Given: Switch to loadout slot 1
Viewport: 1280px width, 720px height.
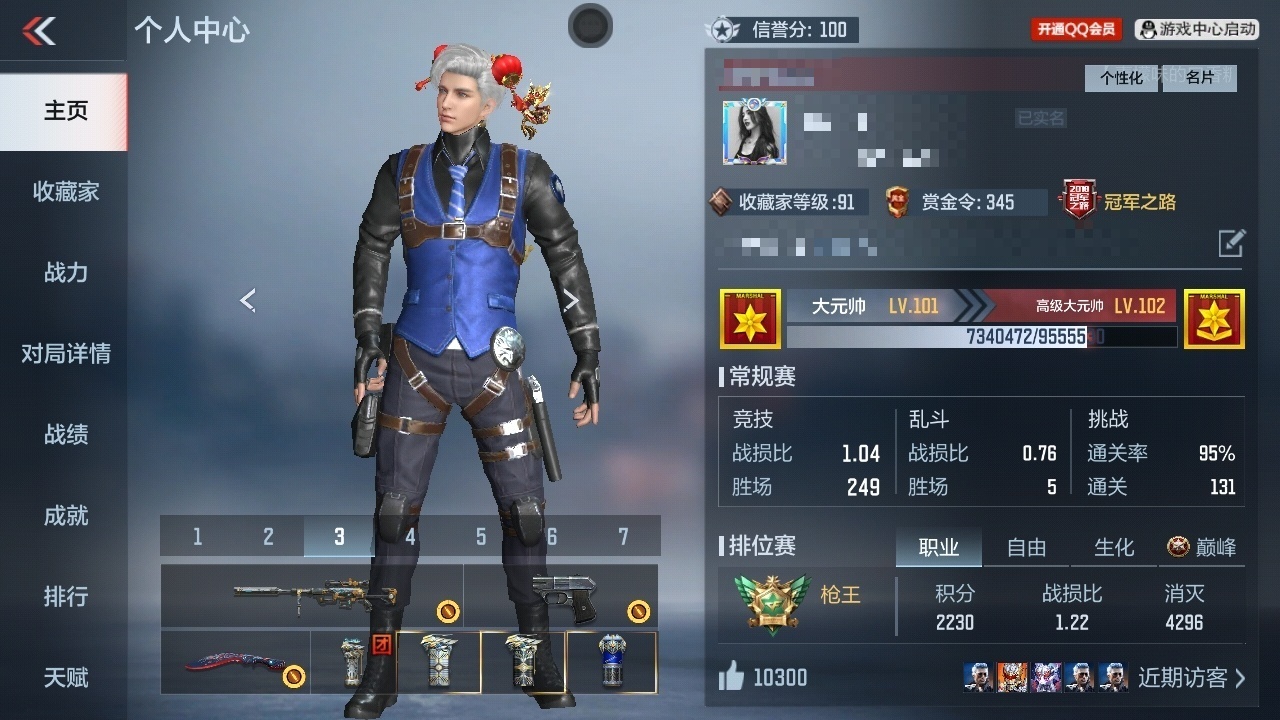Looking at the screenshot, I should point(197,537).
